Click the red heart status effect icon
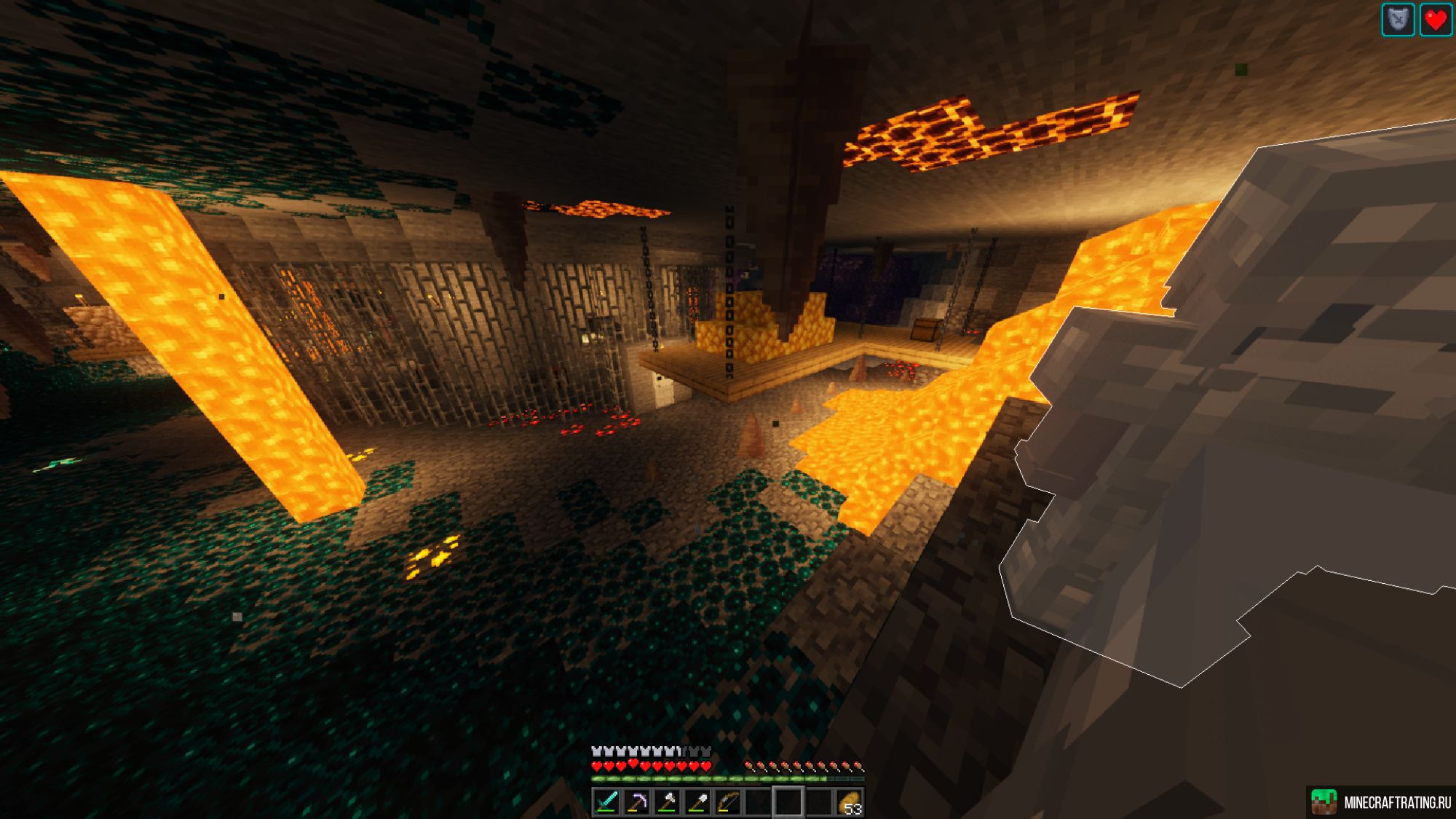 coord(1436,20)
